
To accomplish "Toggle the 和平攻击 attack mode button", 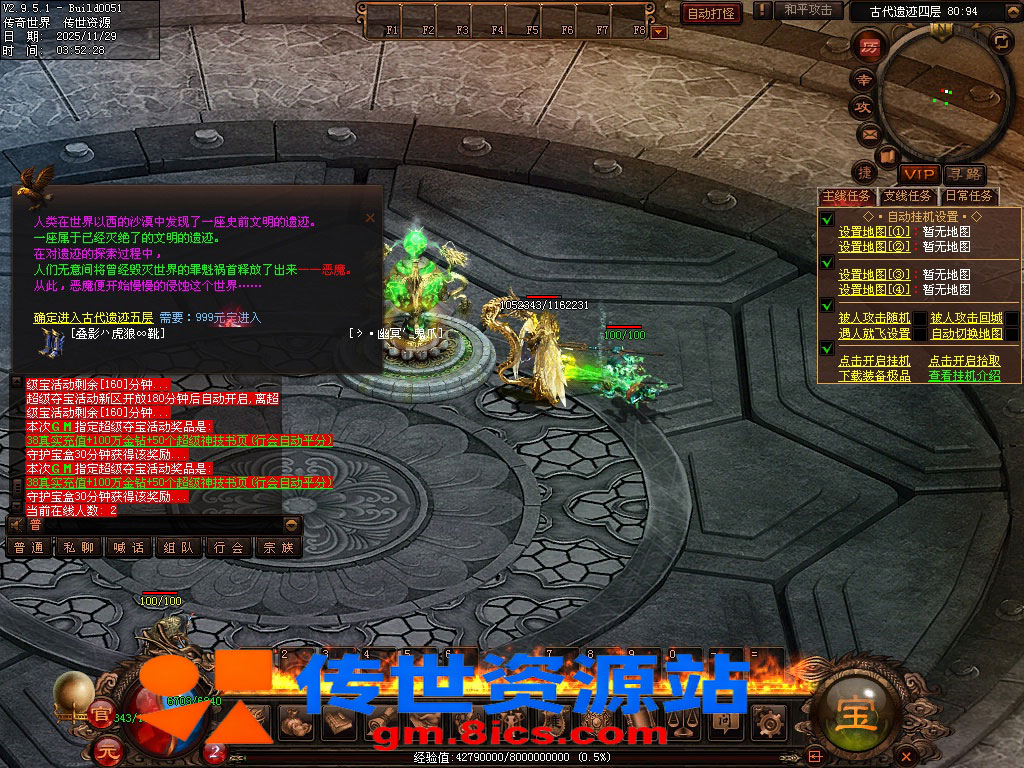I will click(808, 11).
